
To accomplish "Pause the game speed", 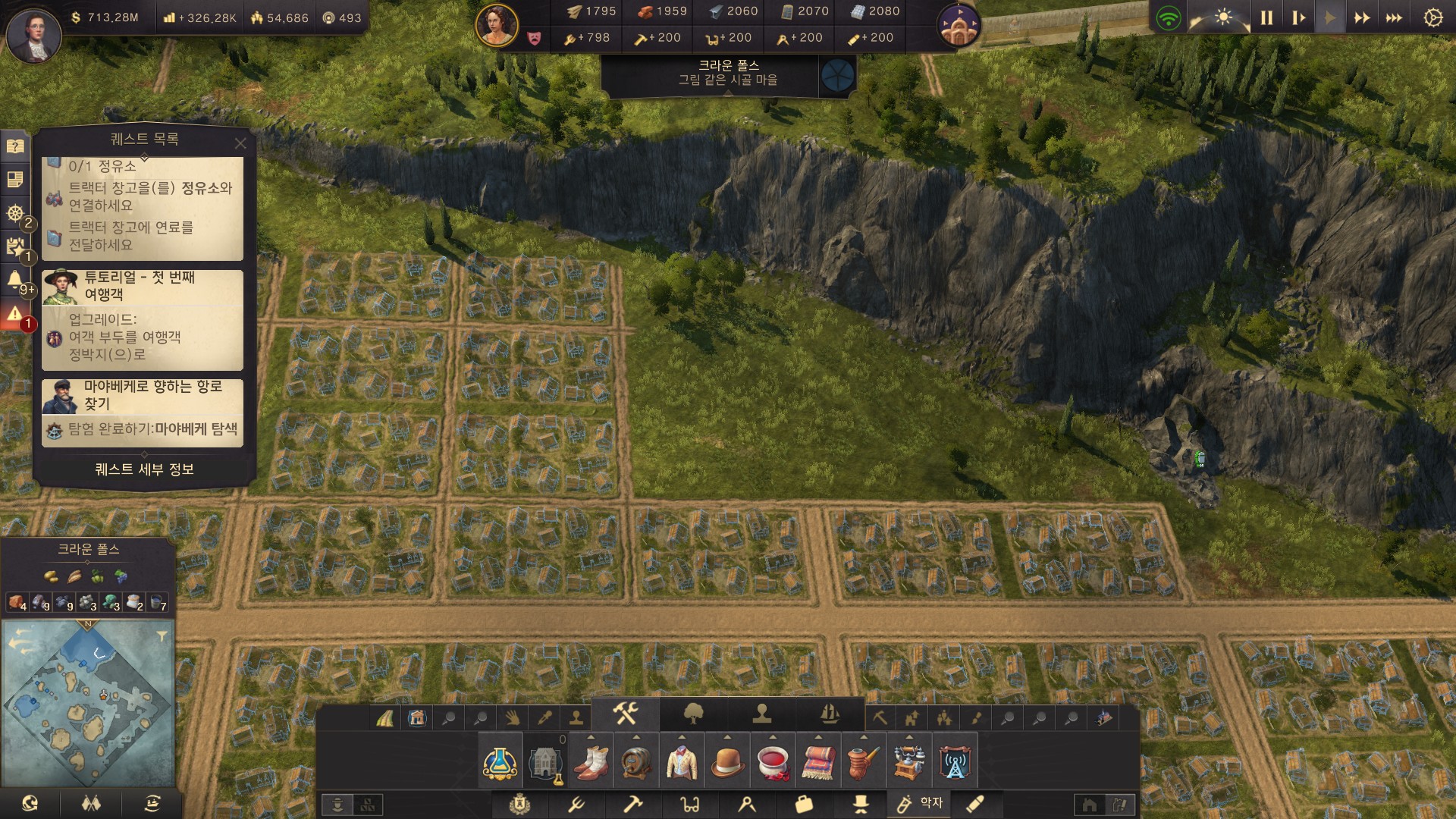I will [x=1266, y=18].
